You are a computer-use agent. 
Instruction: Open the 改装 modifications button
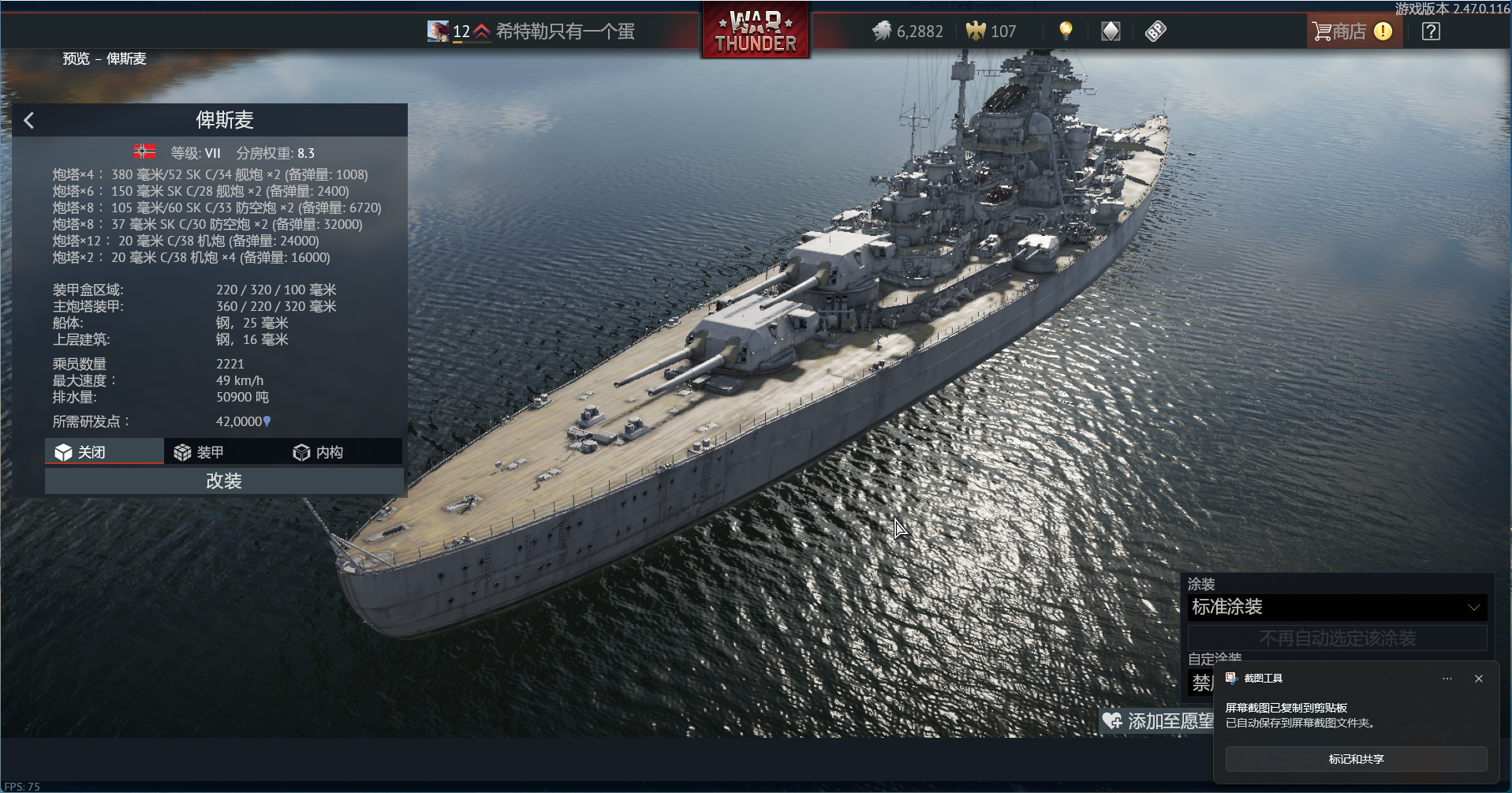224,481
